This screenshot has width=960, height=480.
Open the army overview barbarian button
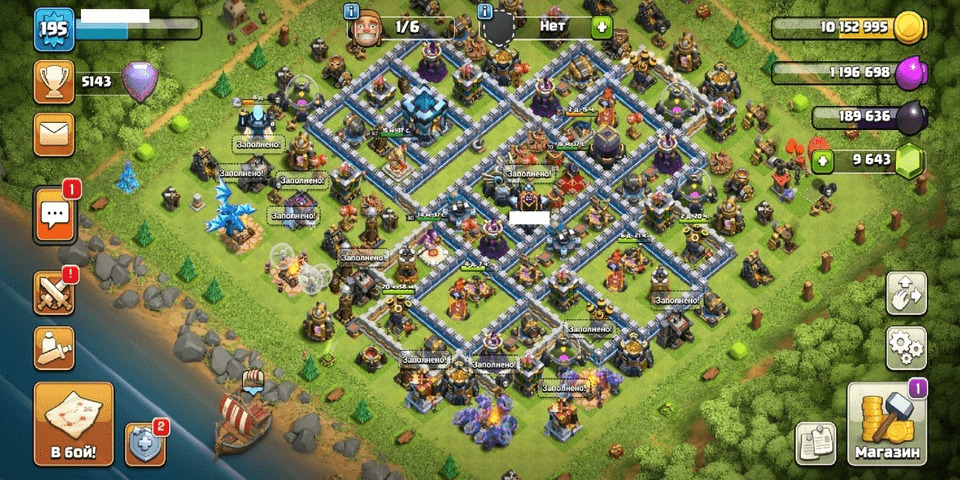click(54, 347)
